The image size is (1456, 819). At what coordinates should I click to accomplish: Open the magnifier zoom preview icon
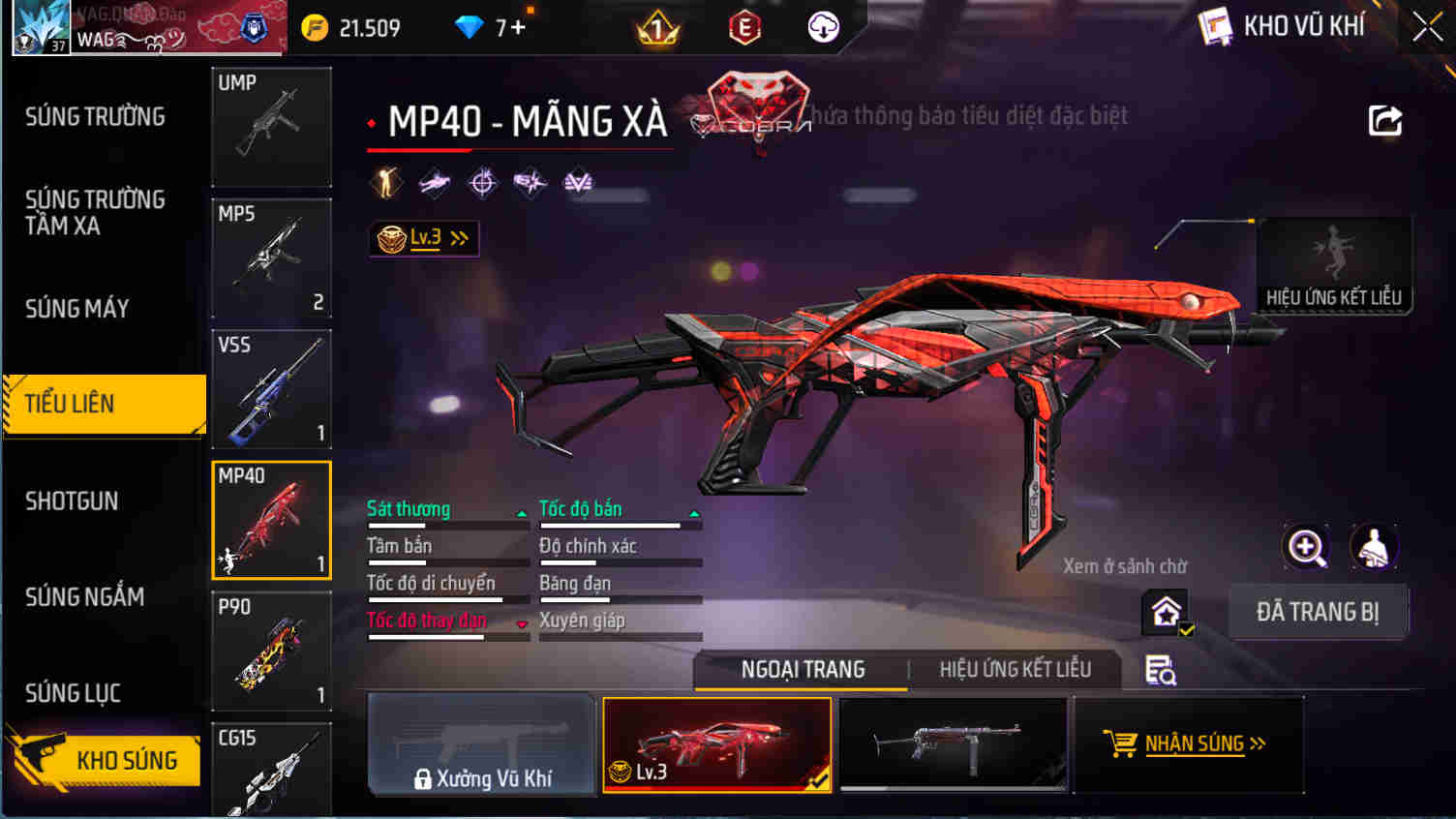coord(1306,548)
